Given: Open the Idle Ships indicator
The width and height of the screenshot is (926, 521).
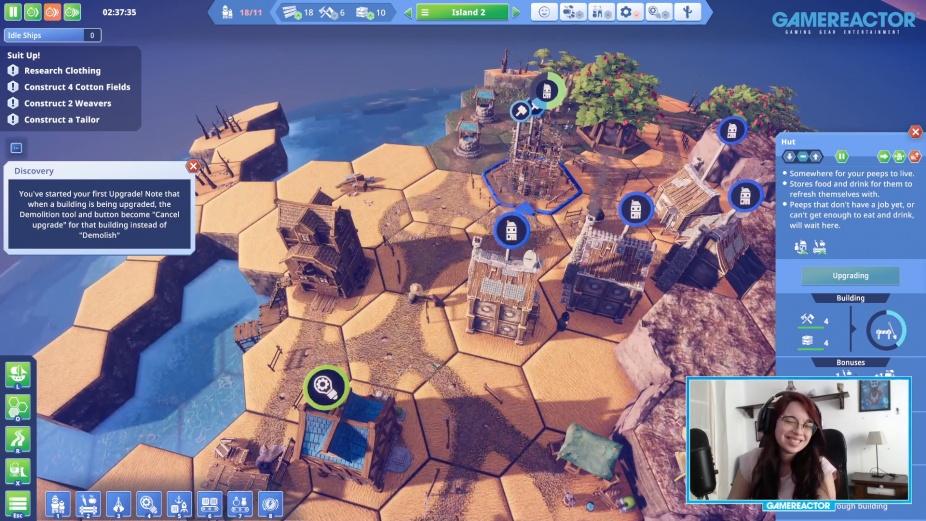Looking at the screenshot, I should pyautogui.click(x=52, y=35).
